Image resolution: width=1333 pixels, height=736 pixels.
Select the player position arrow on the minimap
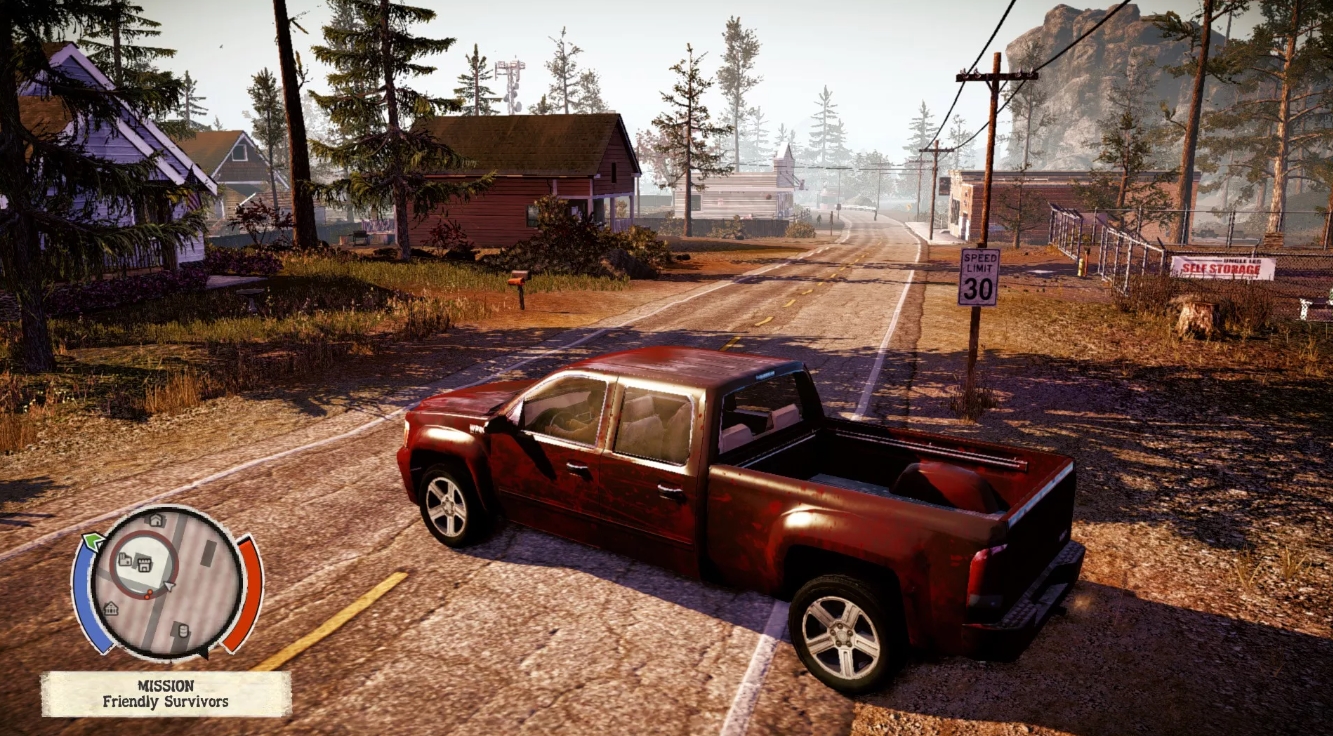168,584
